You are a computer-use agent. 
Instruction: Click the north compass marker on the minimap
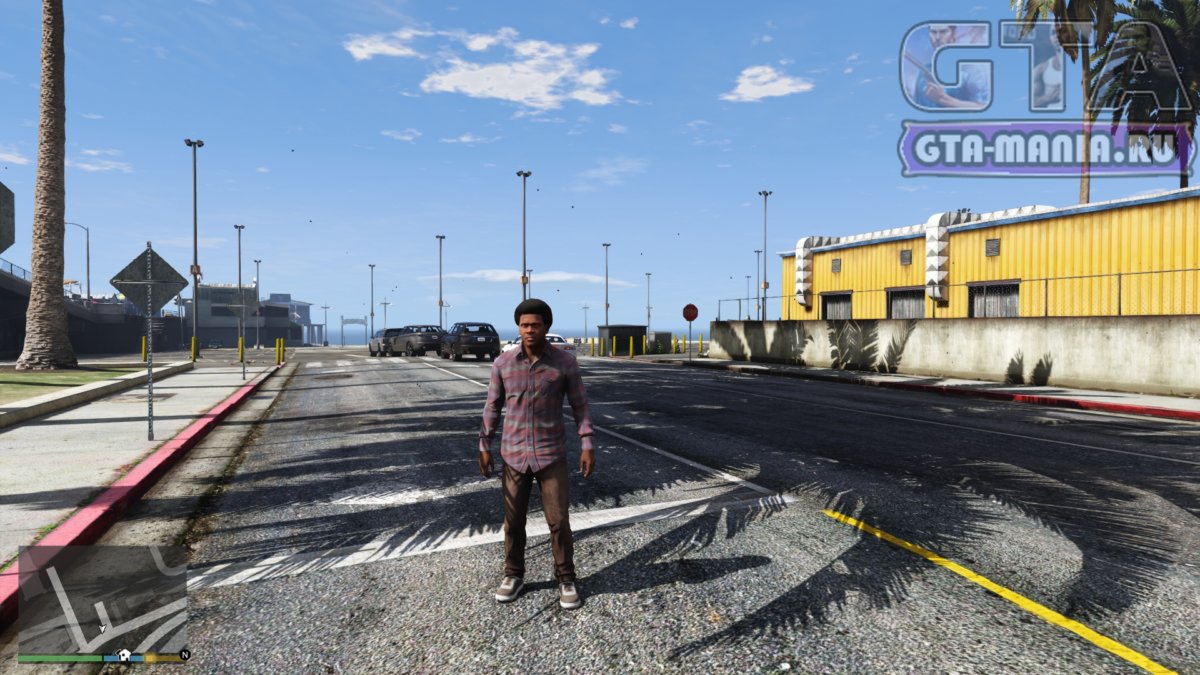coord(184,656)
